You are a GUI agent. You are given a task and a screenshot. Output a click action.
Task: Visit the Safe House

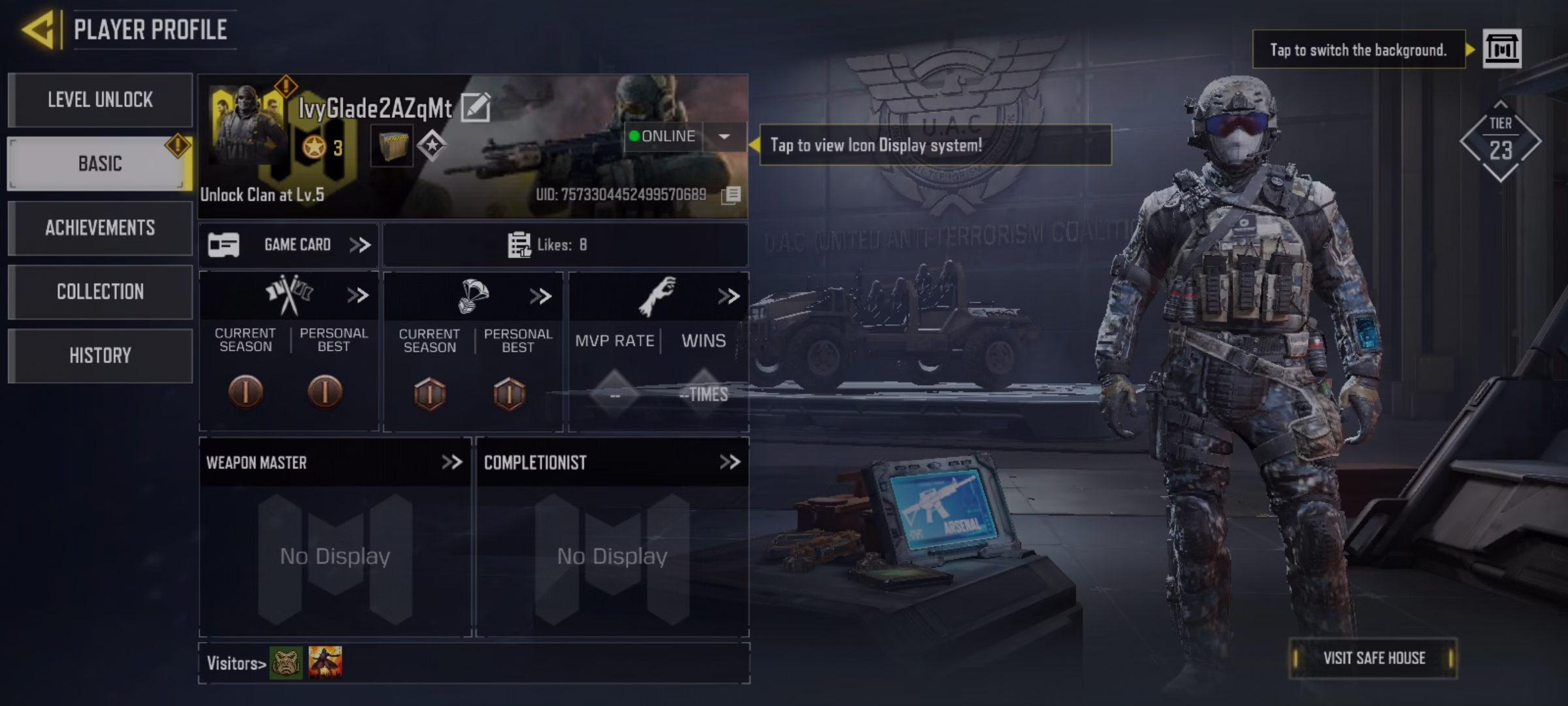pos(1373,658)
